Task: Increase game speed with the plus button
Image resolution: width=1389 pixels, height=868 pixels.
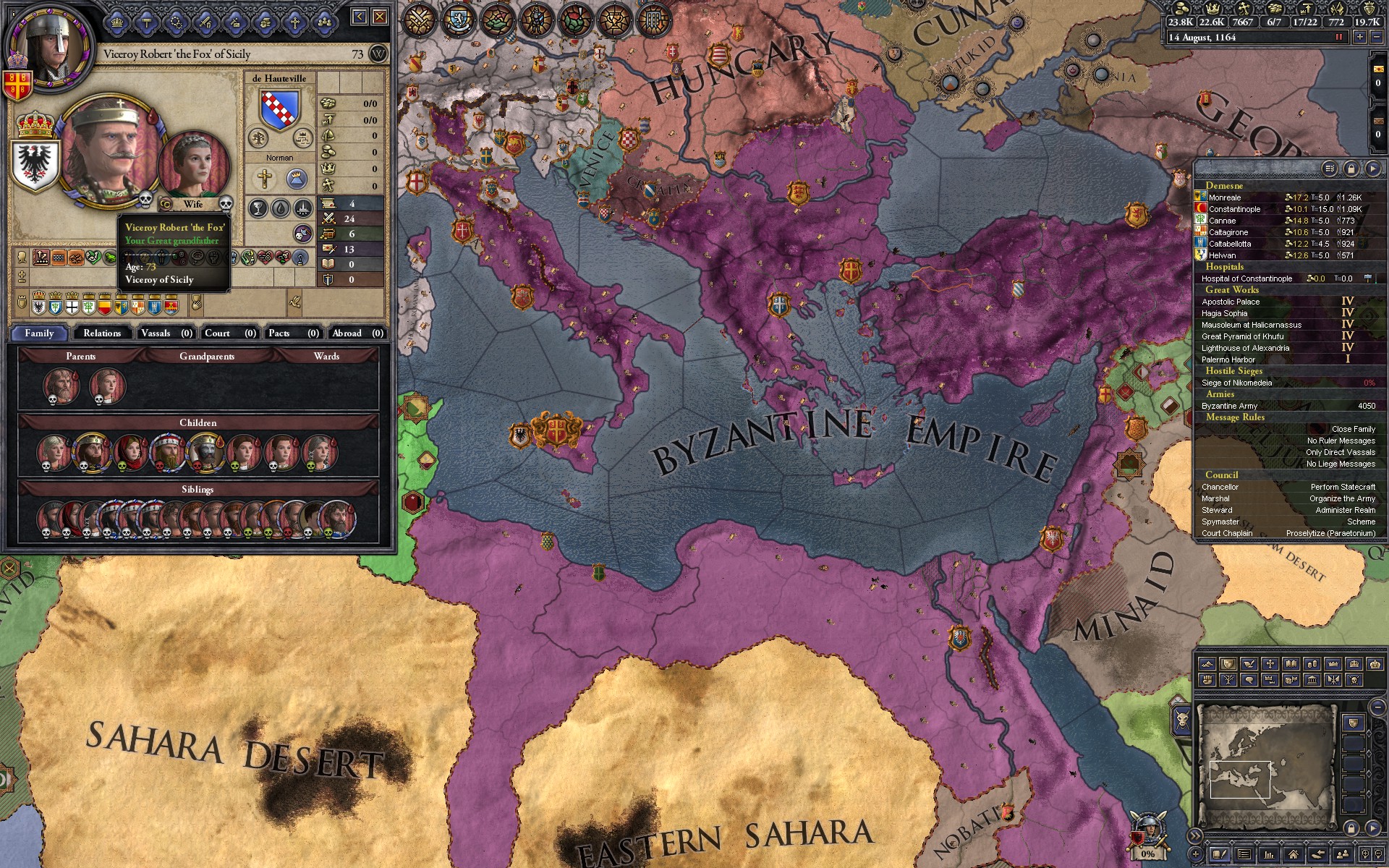Action: tap(1360, 37)
